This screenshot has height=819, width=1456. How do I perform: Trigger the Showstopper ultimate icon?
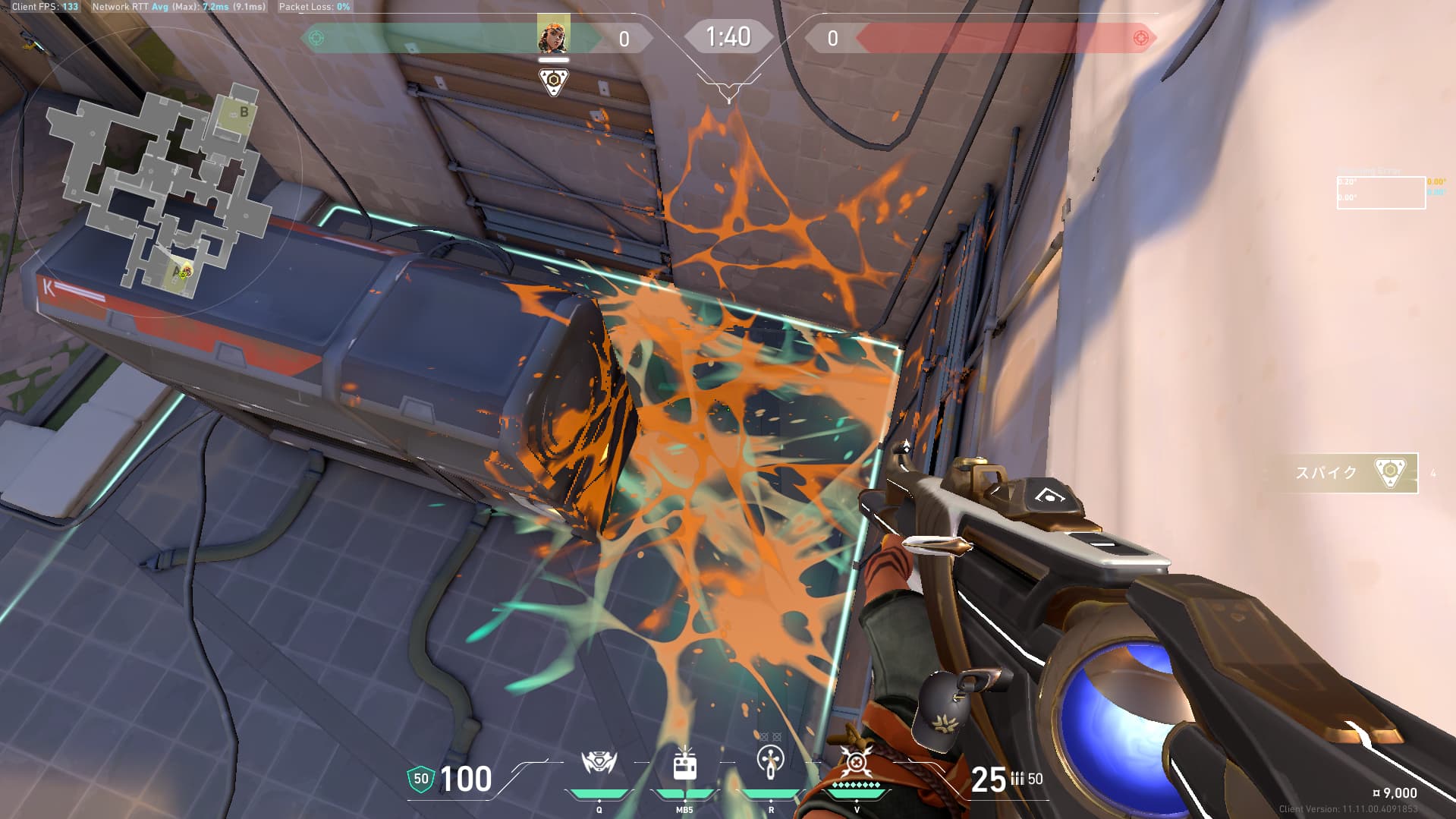coord(857,762)
